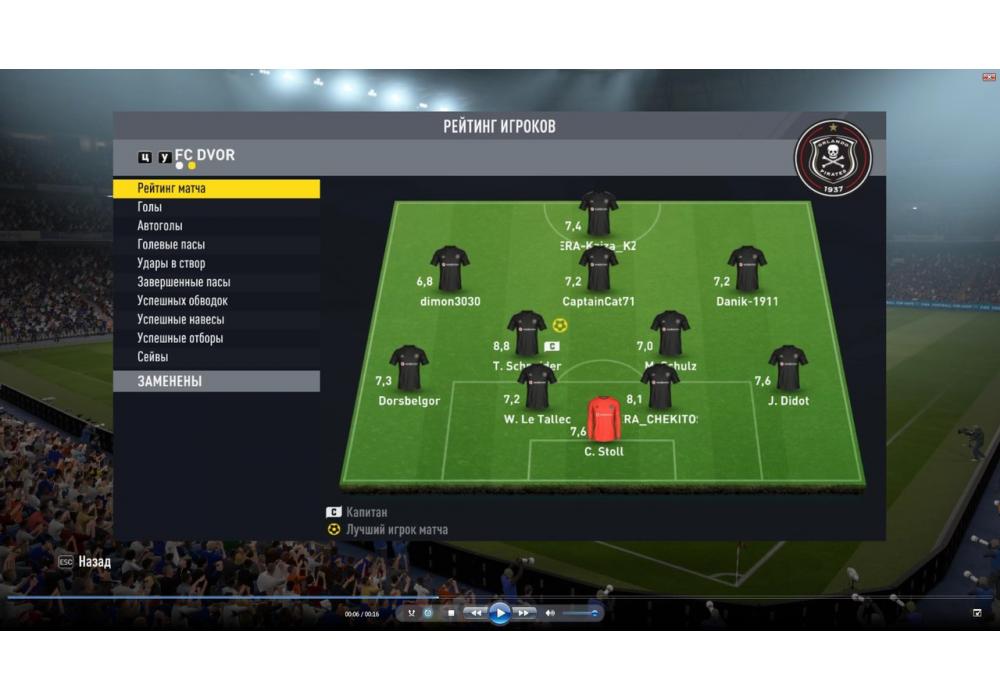Click J. Didot's player shirt
Screen dimensions: 1000x700
[788, 368]
